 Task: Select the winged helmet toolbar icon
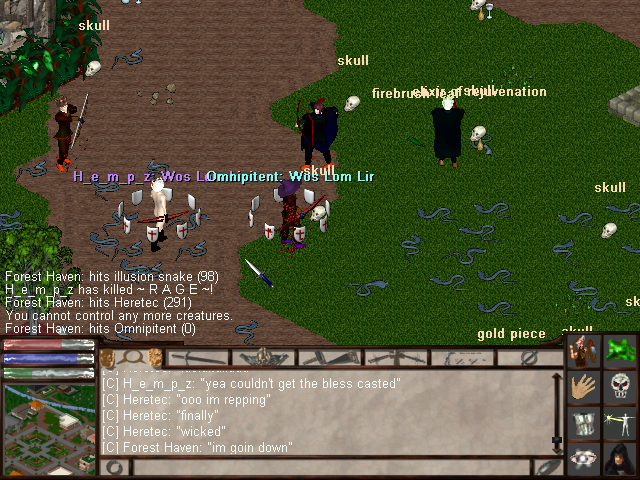click(x=263, y=357)
